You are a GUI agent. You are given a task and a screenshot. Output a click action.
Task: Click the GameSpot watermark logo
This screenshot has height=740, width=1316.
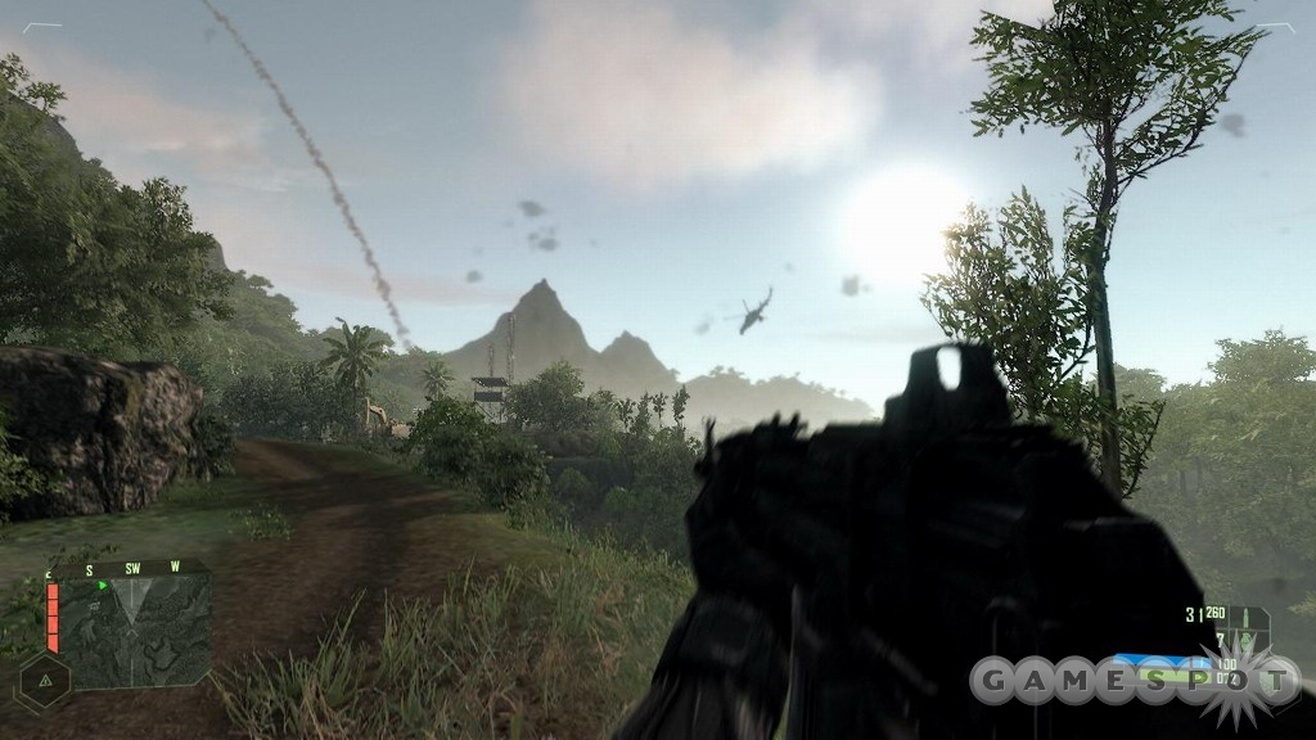(1133, 681)
